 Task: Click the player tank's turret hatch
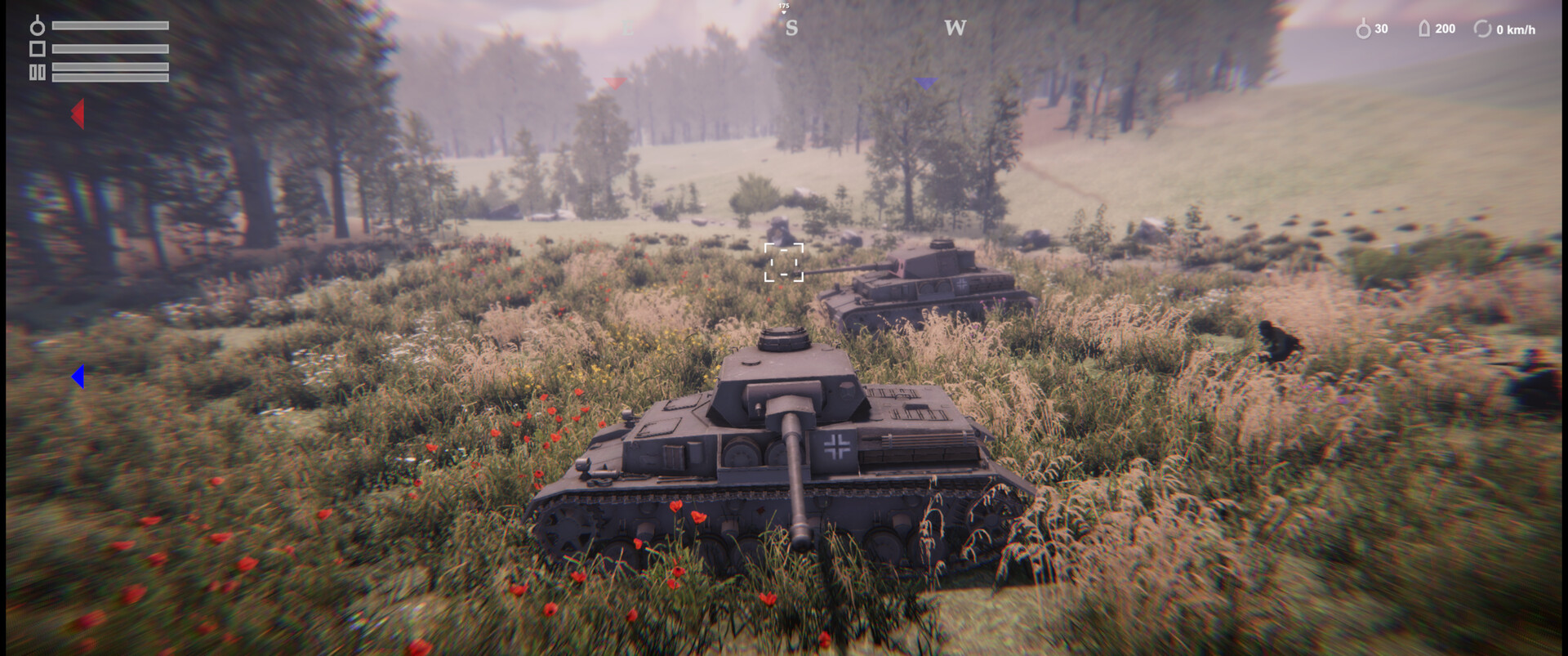[x=782, y=337]
